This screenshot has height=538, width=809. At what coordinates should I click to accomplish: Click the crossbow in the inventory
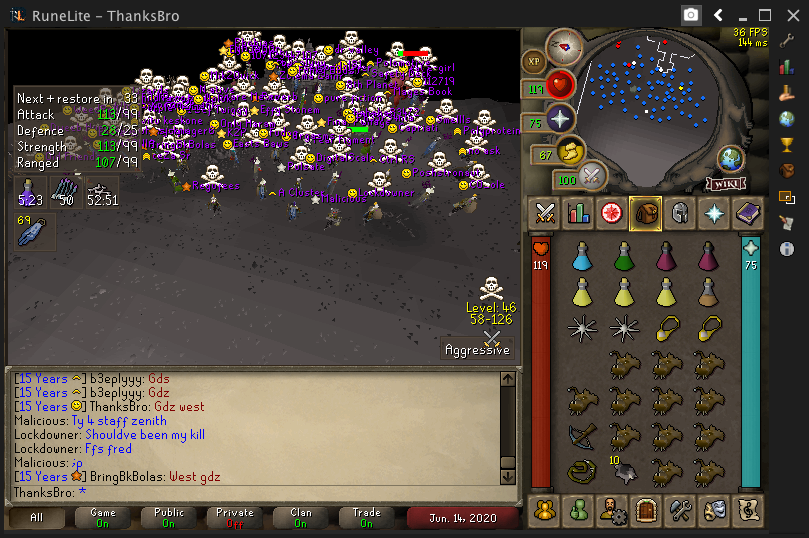point(581,436)
